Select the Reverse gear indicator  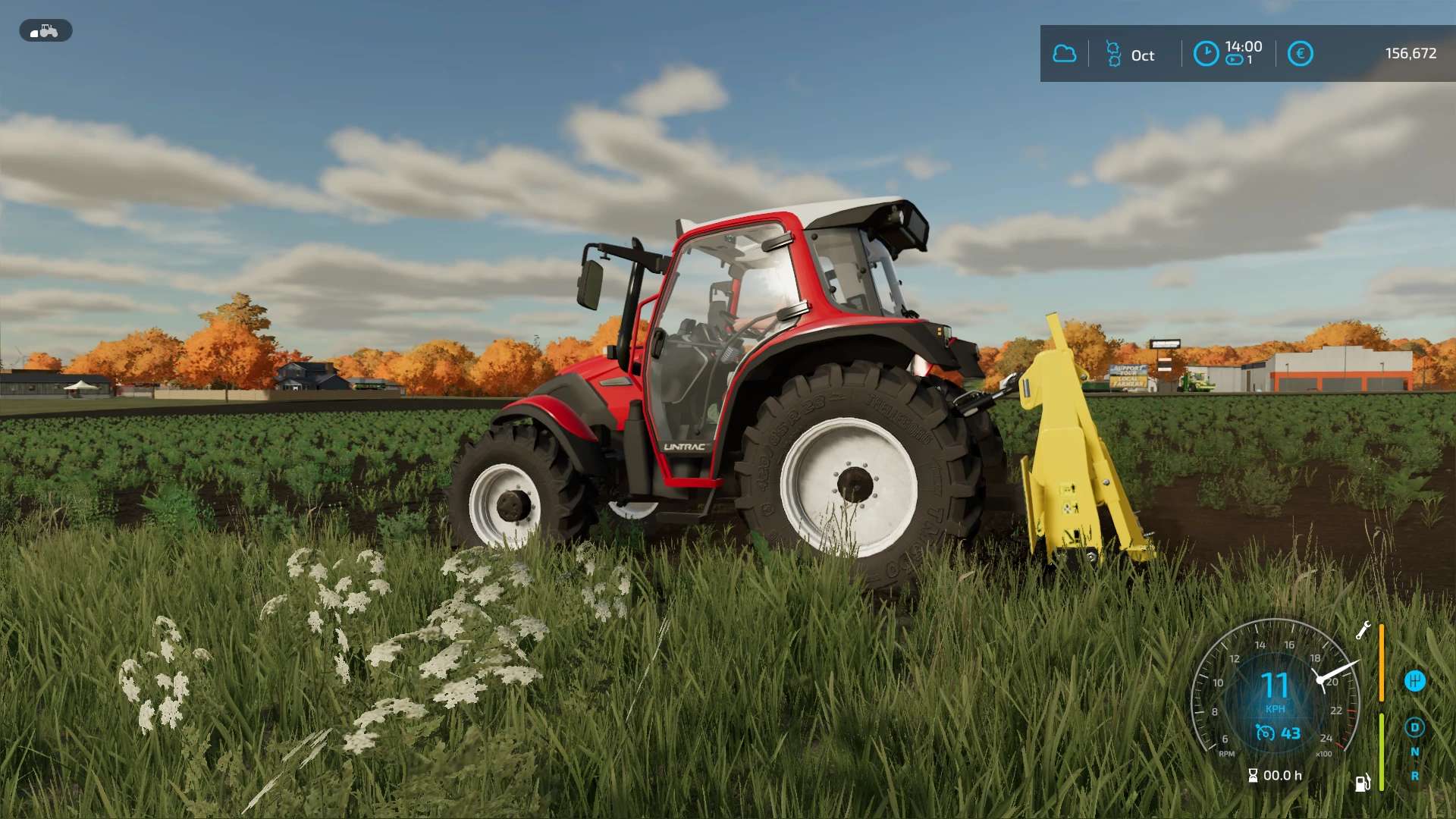click(x=1414, y=776)
